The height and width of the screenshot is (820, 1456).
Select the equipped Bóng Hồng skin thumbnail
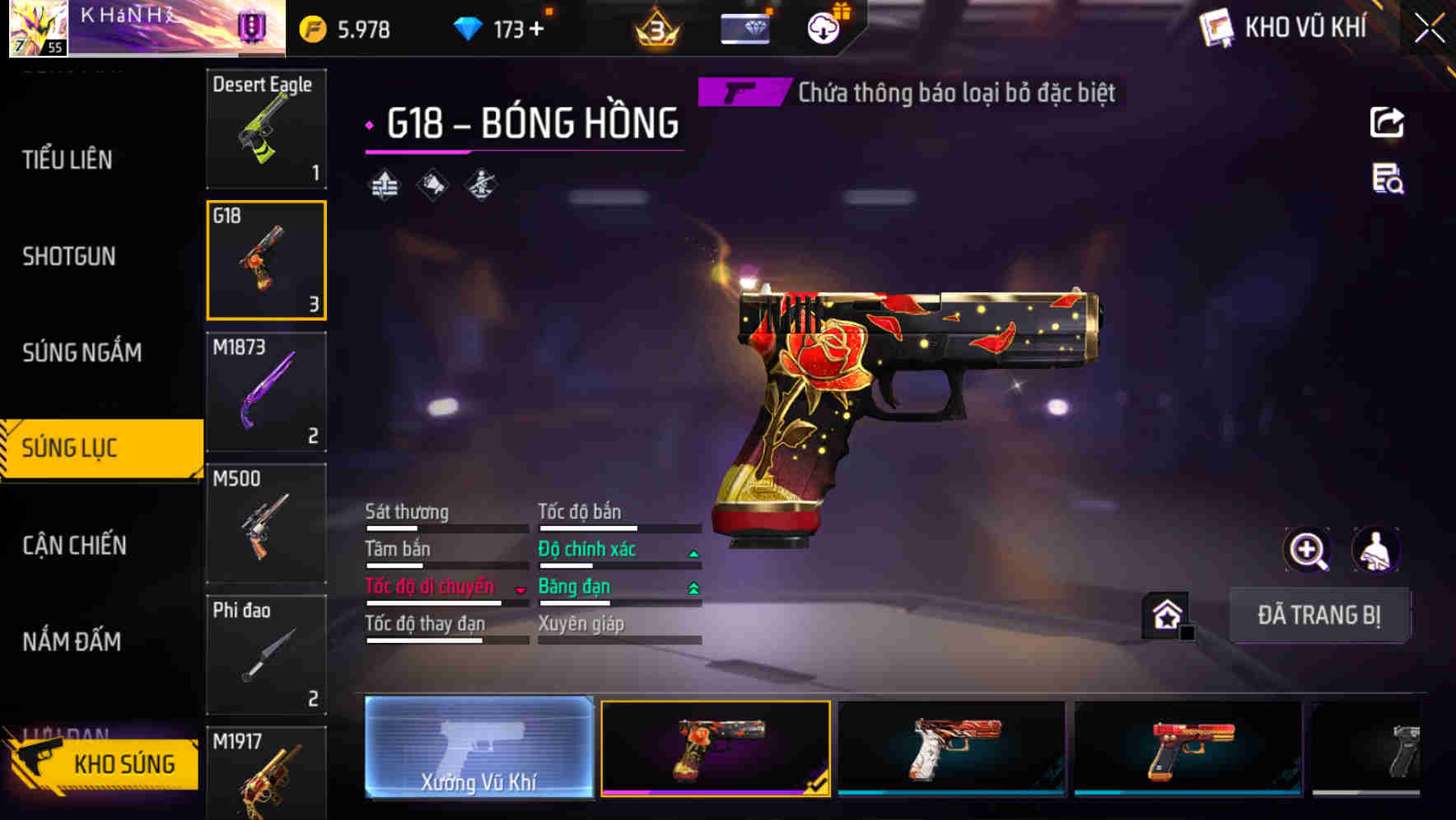pos(715,749)
